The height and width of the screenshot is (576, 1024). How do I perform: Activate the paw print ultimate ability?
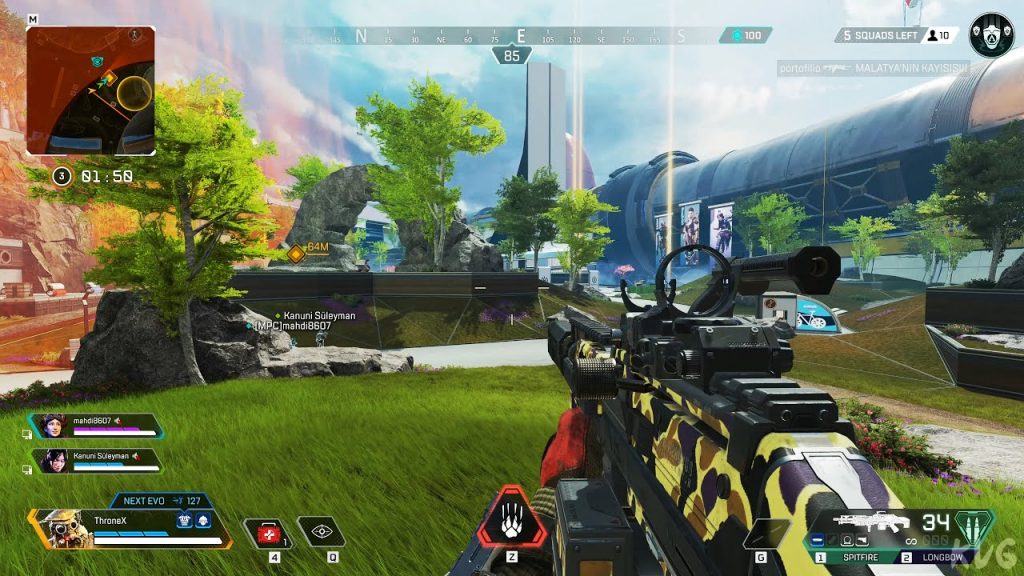click(511, 518)
